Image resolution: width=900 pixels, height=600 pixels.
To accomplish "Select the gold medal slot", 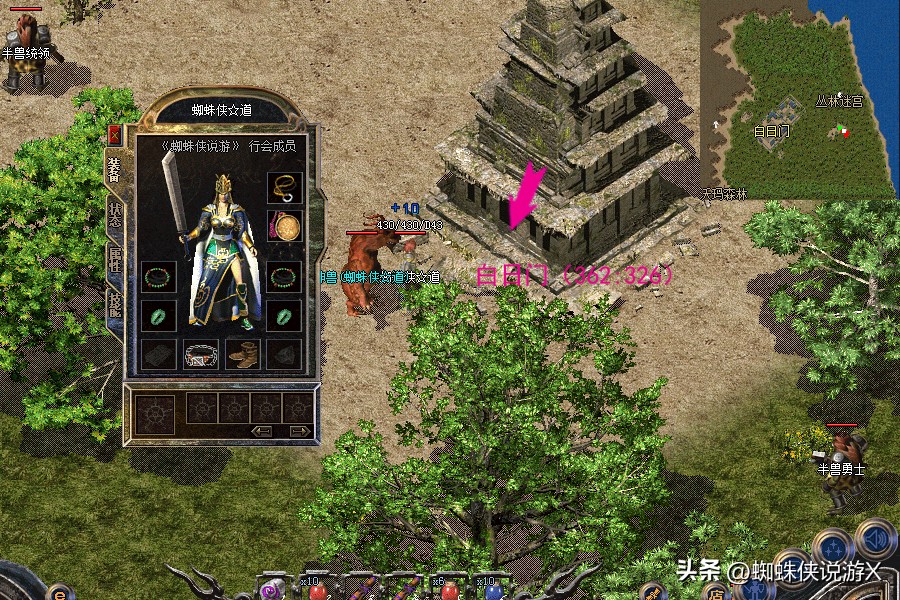I will tap(284, 228).
